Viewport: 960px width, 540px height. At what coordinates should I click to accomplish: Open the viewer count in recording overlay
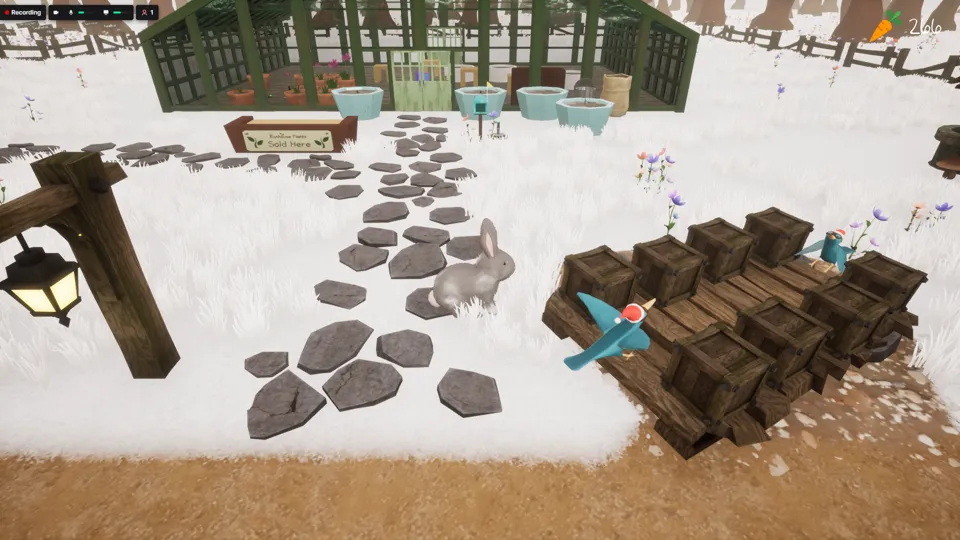(x=148, y=13)
